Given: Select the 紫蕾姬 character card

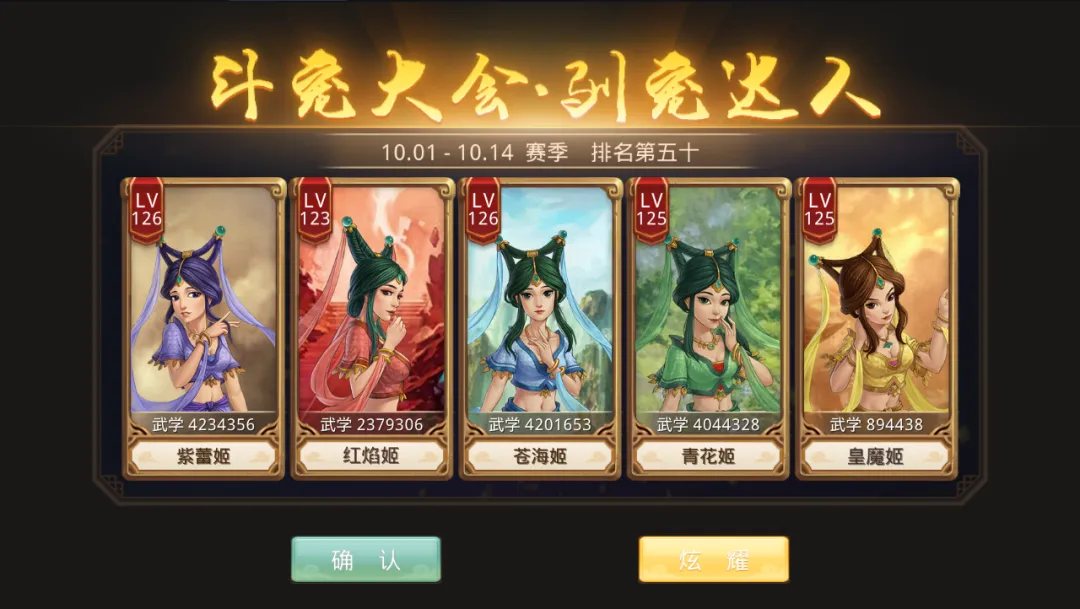Looking at the screenshot, I should pyautogui.click(x=203, y=325).
